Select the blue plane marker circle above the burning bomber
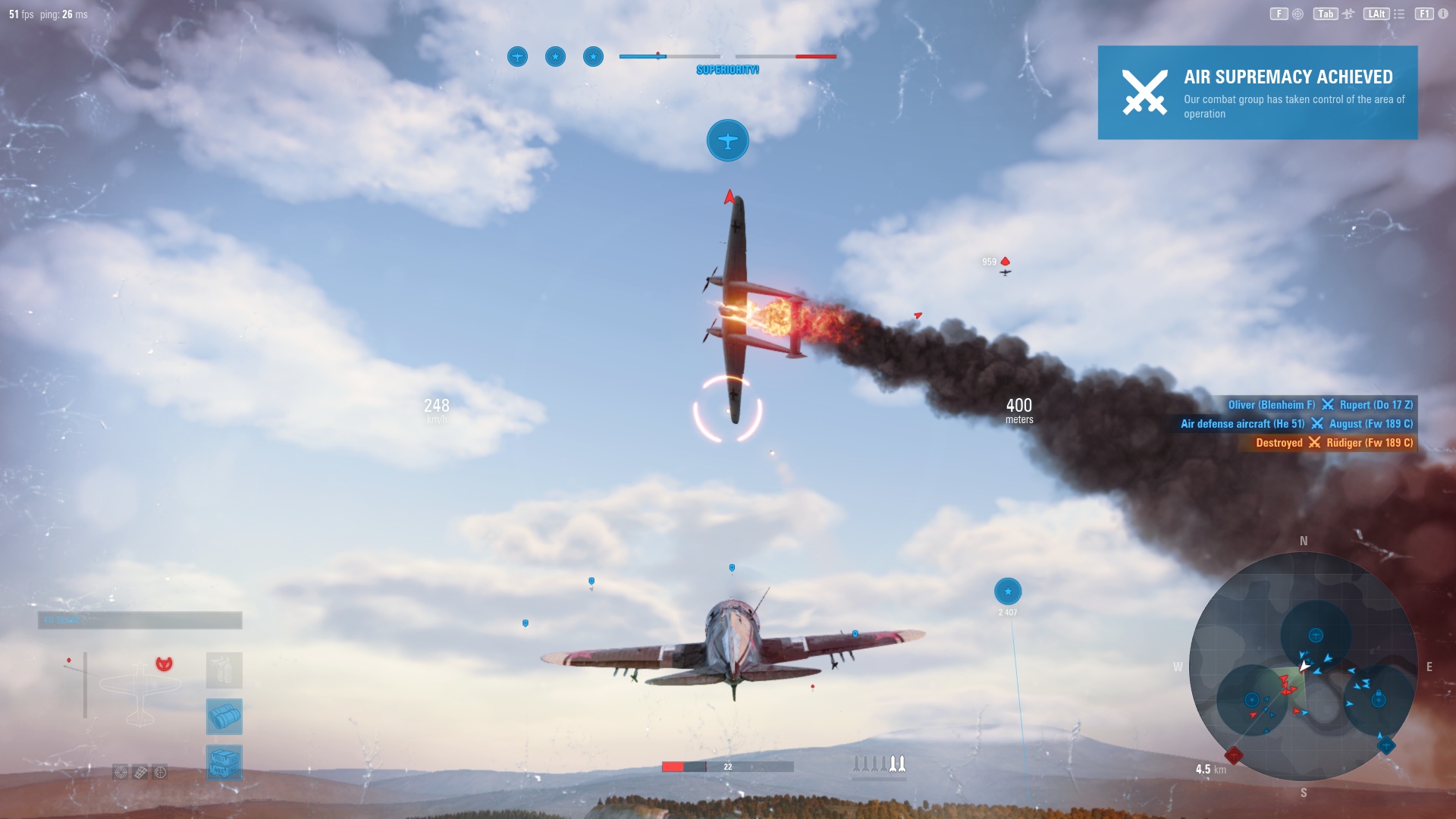The image size is (1456, 819). click(x=727, y=140)
